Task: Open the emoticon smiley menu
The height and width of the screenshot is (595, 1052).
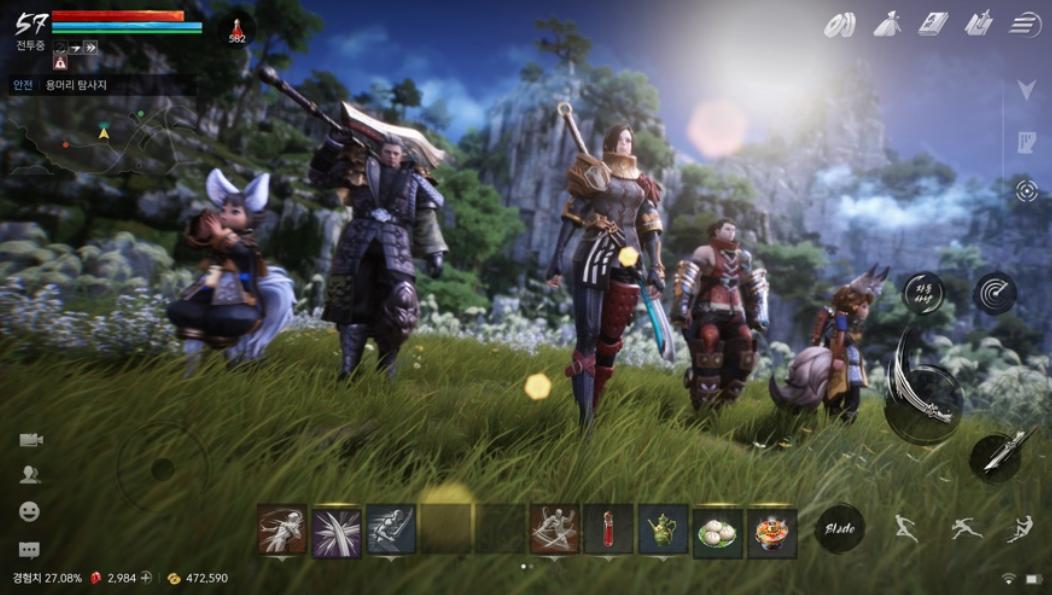Action: 29,511
